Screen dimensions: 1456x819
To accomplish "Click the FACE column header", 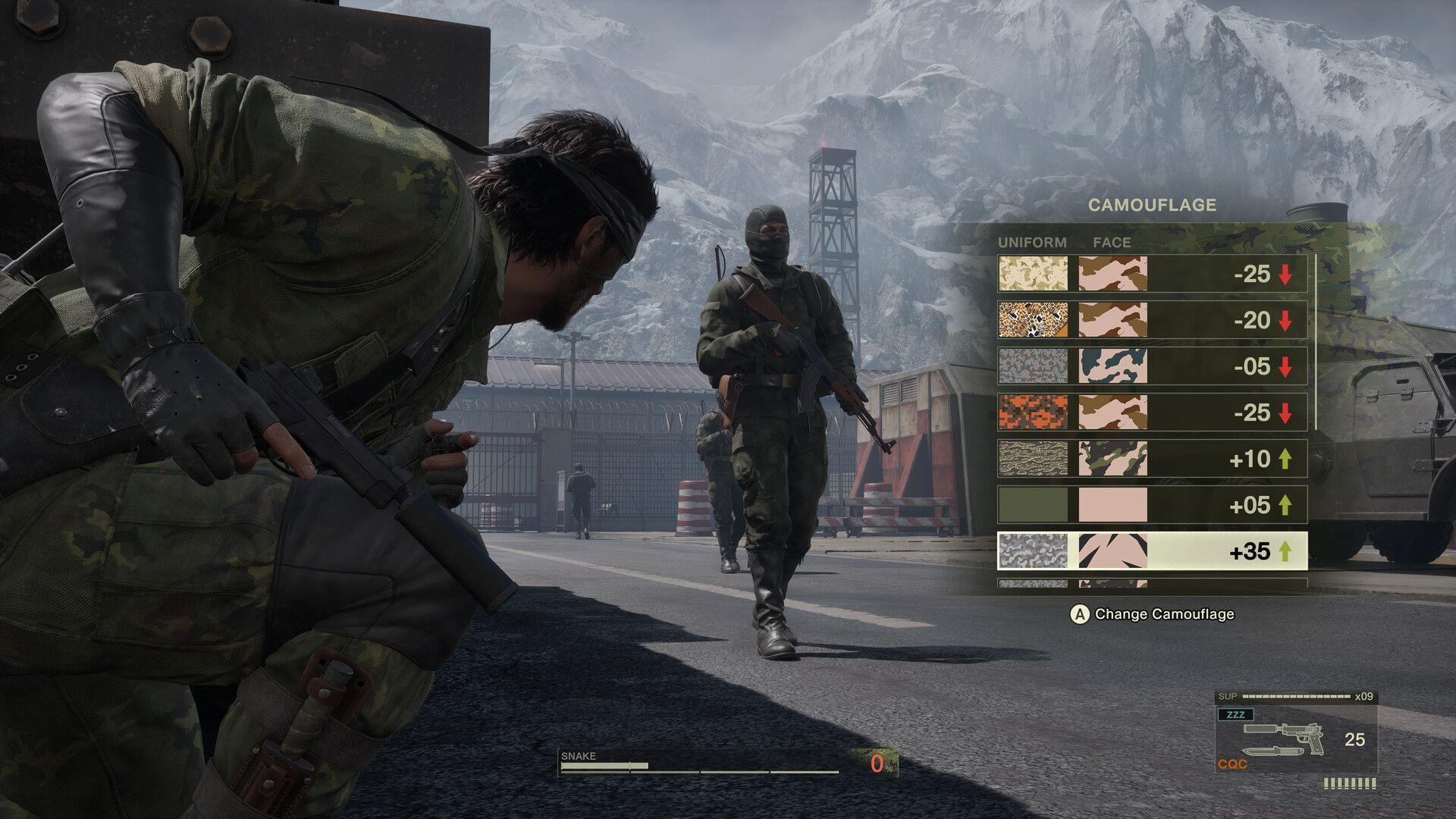I will [1112, 243].
